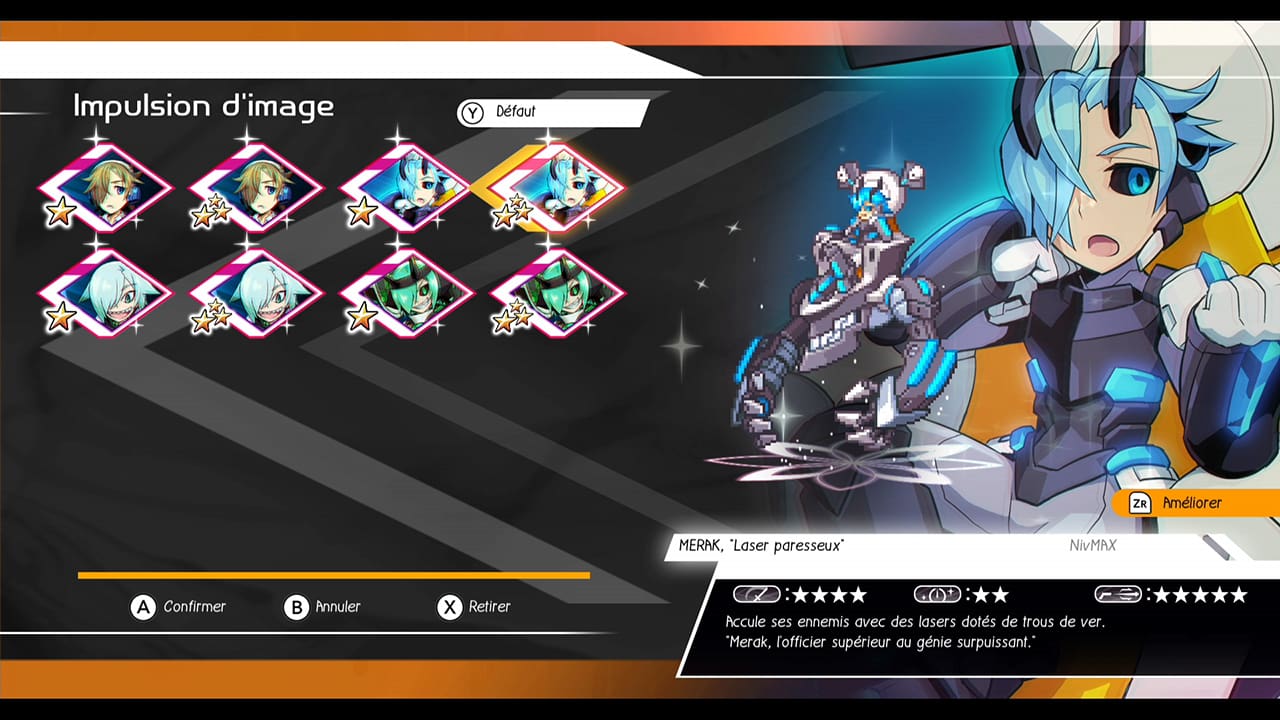Pick the one-star pale-haired grinning character tile
1280x720 pixels.
pyautogui.click(x=105, y=293)
